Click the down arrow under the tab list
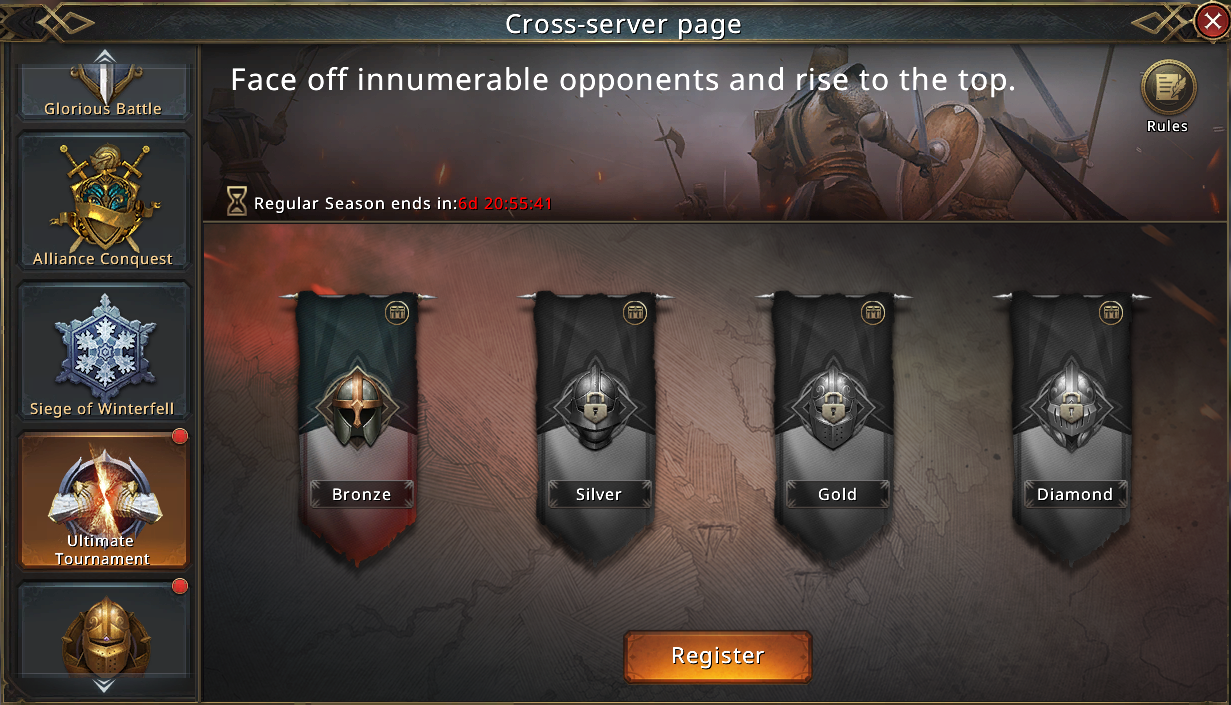Viewport: 1231px width, 705px height. 104,687
